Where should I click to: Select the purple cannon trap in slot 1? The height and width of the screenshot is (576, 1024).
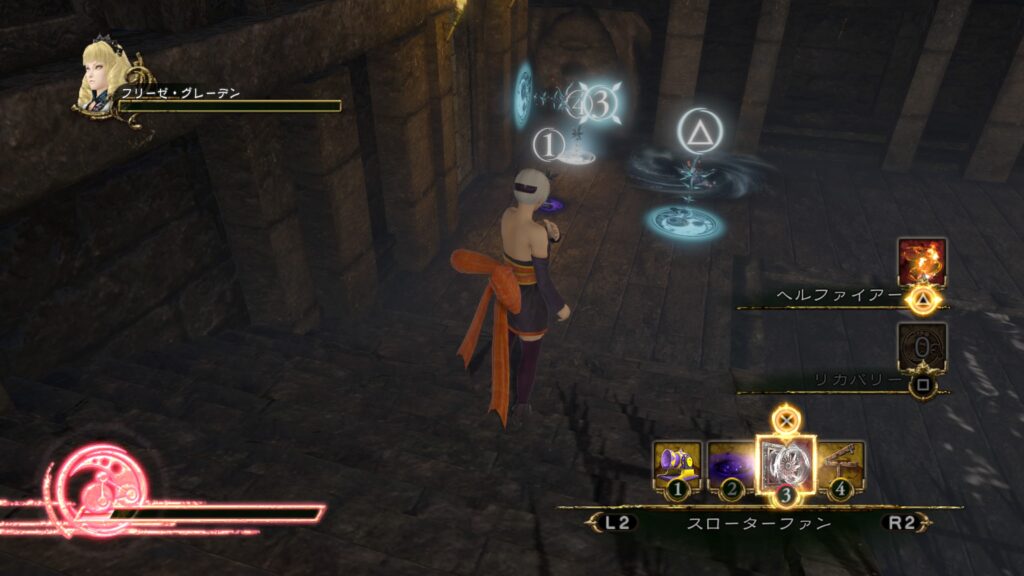(x=677, y=465)
